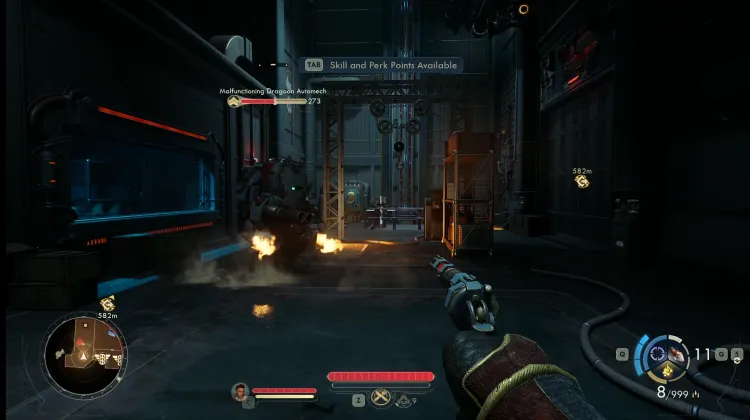Open the Skill and Perk Points Available notification
Image resolution: width=750 pixels, height=420 pixels.
(383, 65)
